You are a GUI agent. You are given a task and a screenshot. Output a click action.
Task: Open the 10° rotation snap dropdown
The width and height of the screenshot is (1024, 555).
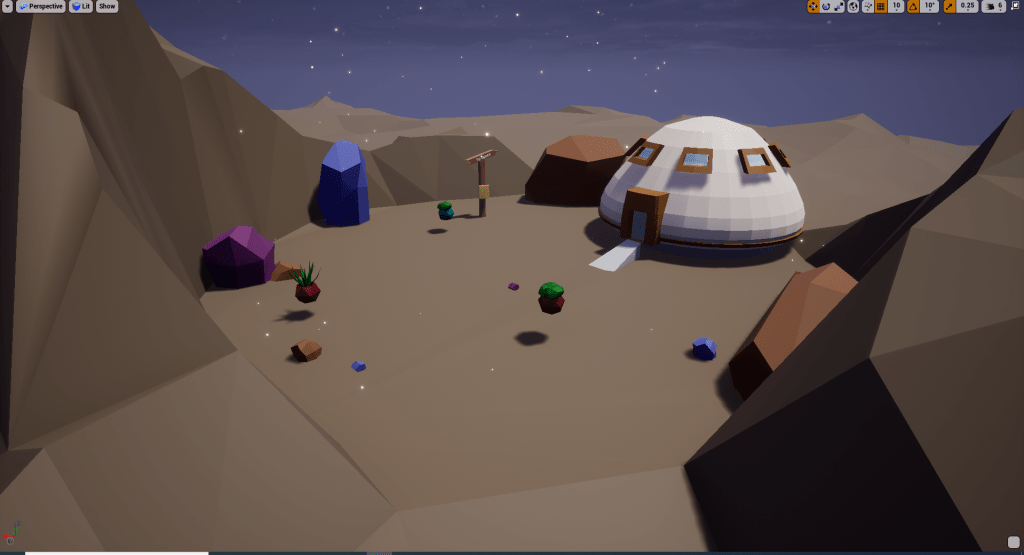[929, 6]
